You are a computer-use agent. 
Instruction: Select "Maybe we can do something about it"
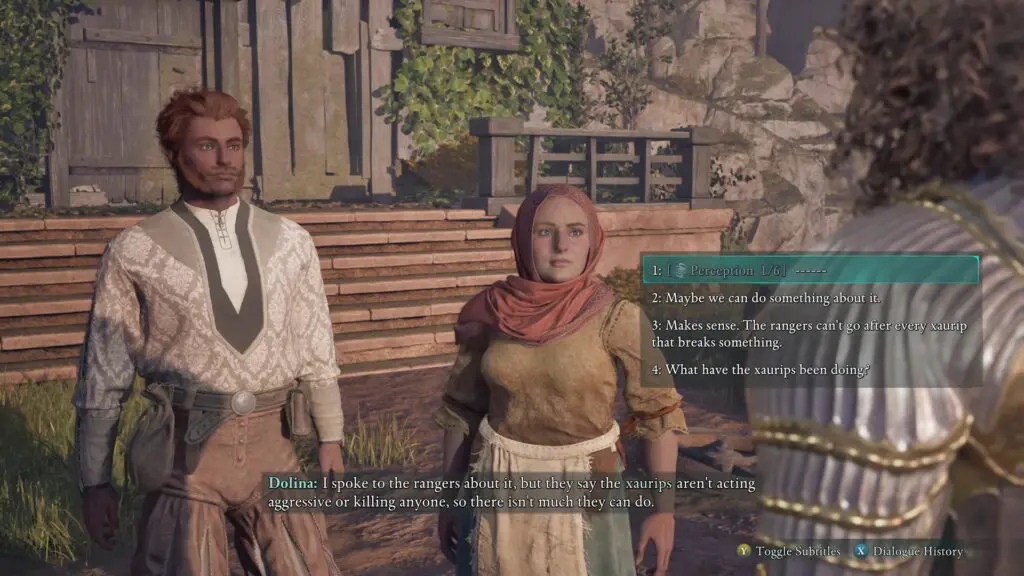(x=761, y=298)
